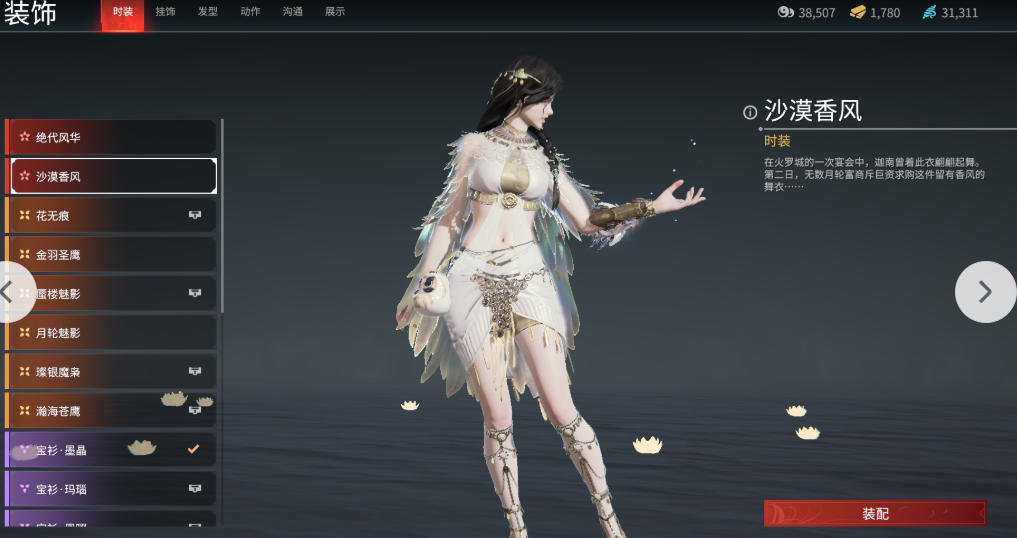Open the 挂饰 tab

tap(165, 12)
